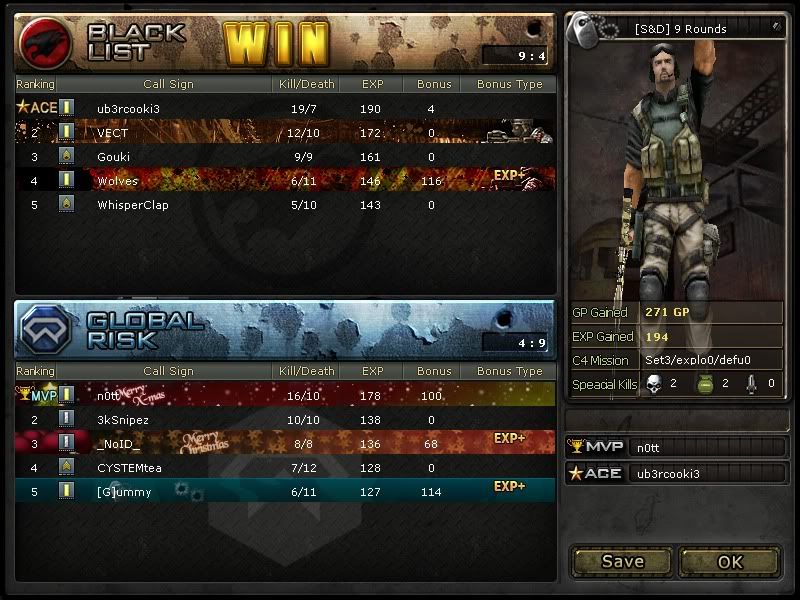Select Gouki's scoreboard row

[x=285, y=157]
